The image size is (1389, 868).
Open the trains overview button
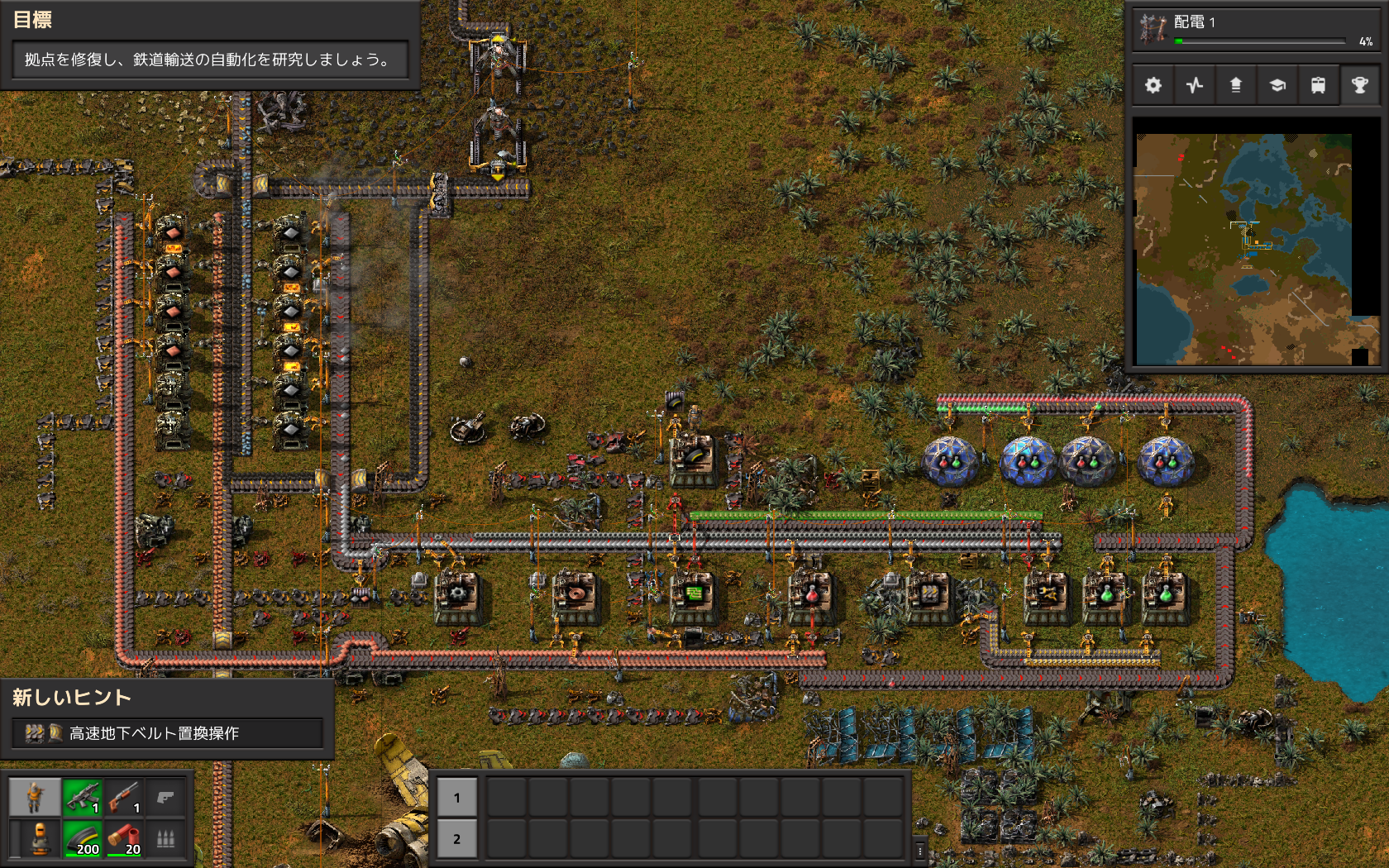coord(1318,85)
